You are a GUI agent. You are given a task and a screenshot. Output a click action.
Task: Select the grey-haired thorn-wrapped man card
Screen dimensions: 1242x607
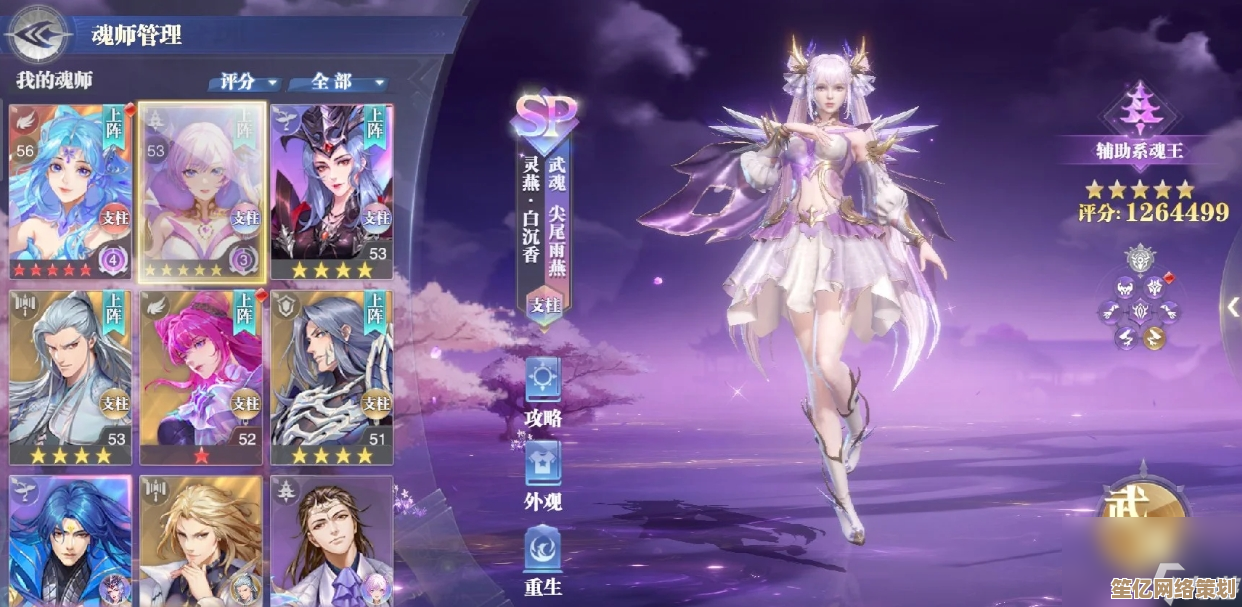(331, 377)
